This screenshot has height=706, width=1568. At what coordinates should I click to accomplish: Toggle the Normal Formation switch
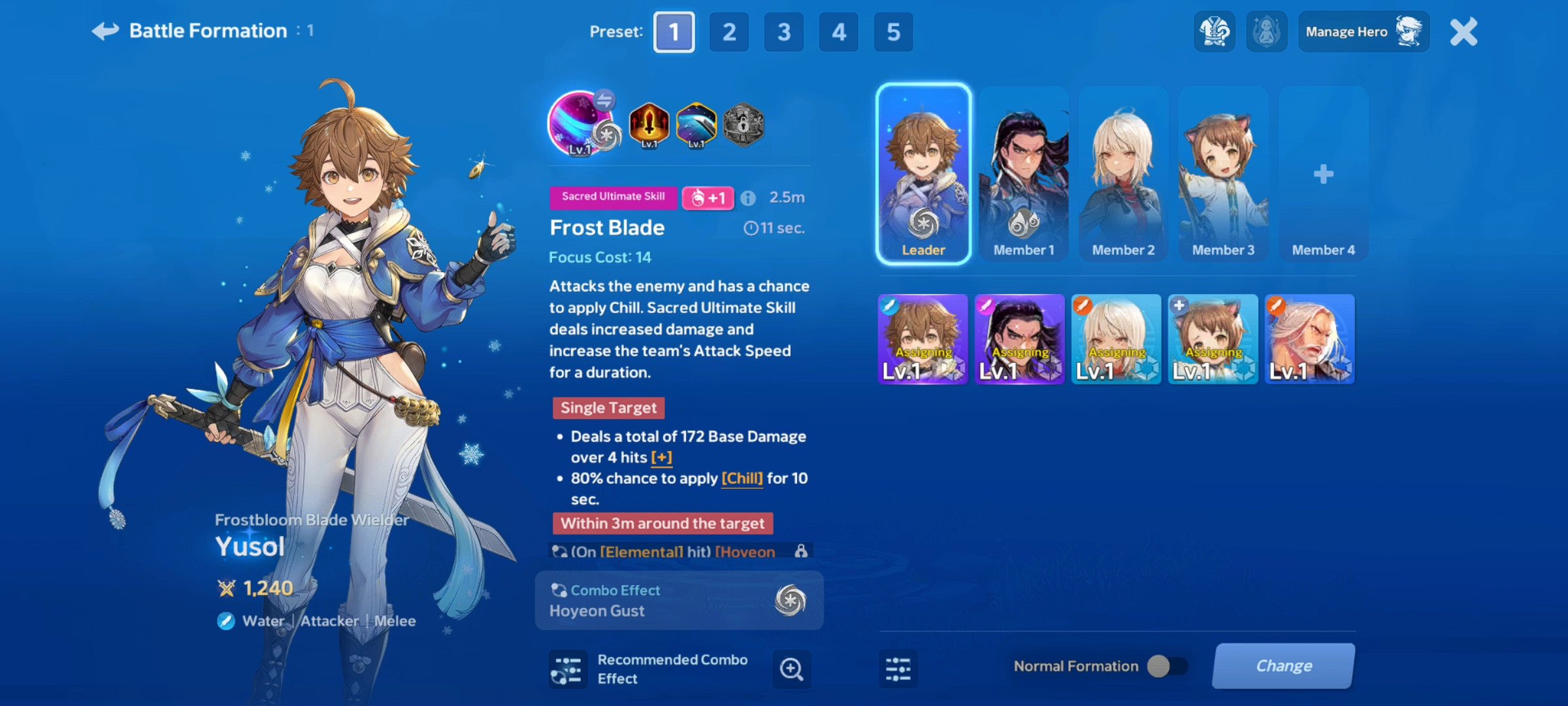tap(1168, 666)
